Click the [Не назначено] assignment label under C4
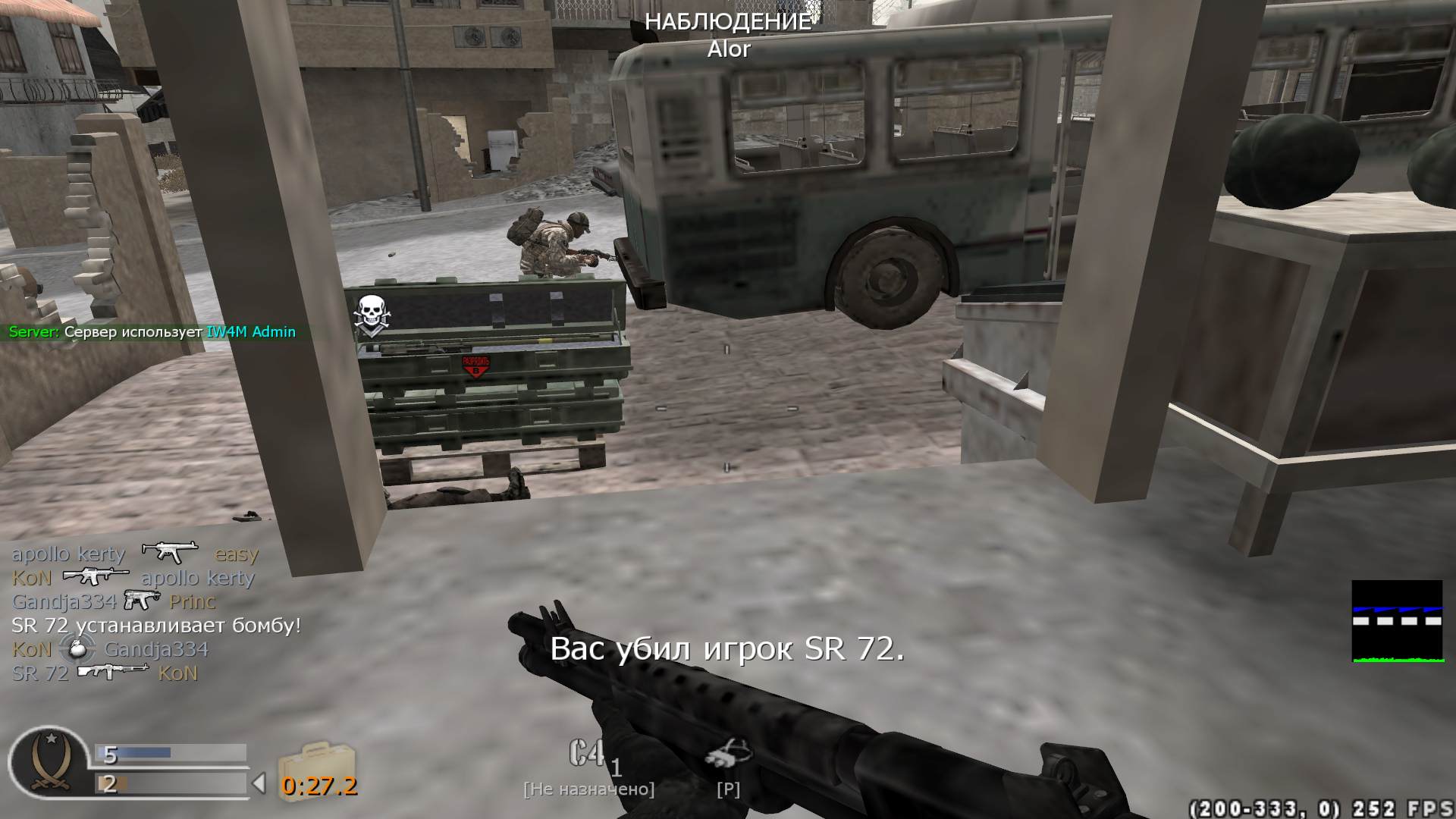 589,788
